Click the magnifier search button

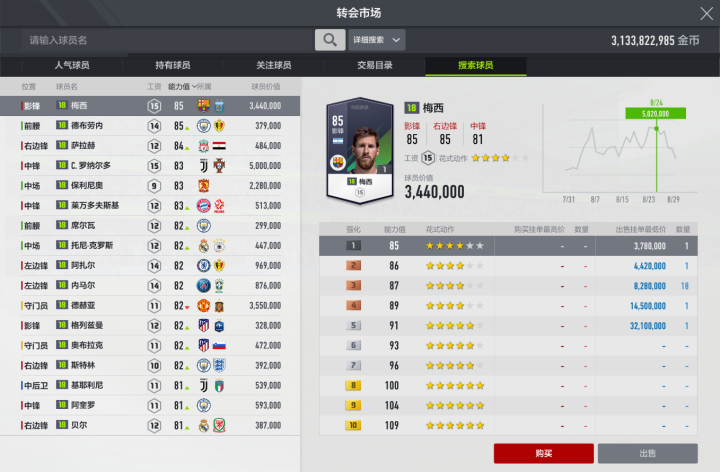(x=329, y=40)
